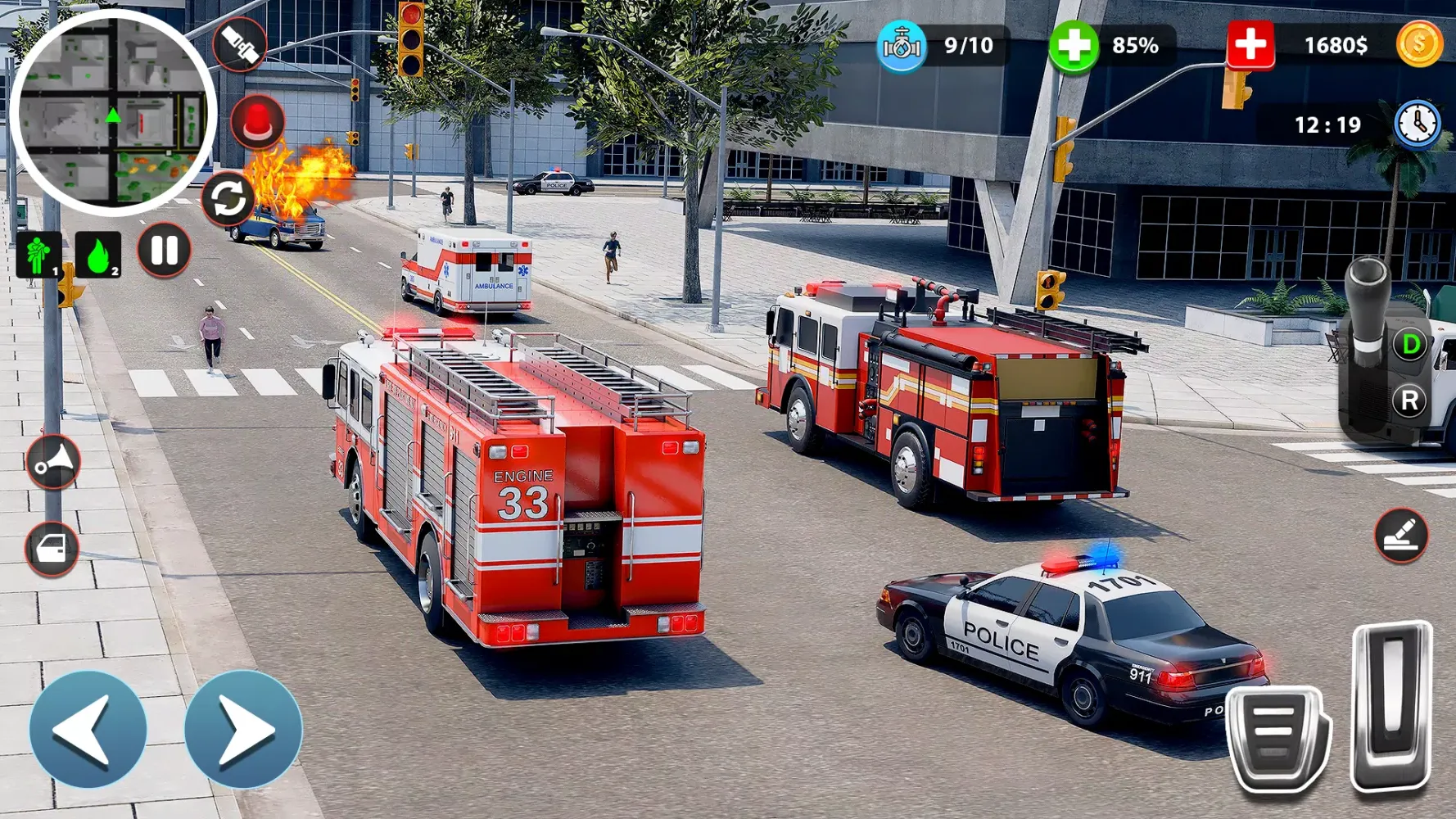Open the gold coin currency icon
The width and height of the screenshot is (1456, 819).
click(1421, 45)
